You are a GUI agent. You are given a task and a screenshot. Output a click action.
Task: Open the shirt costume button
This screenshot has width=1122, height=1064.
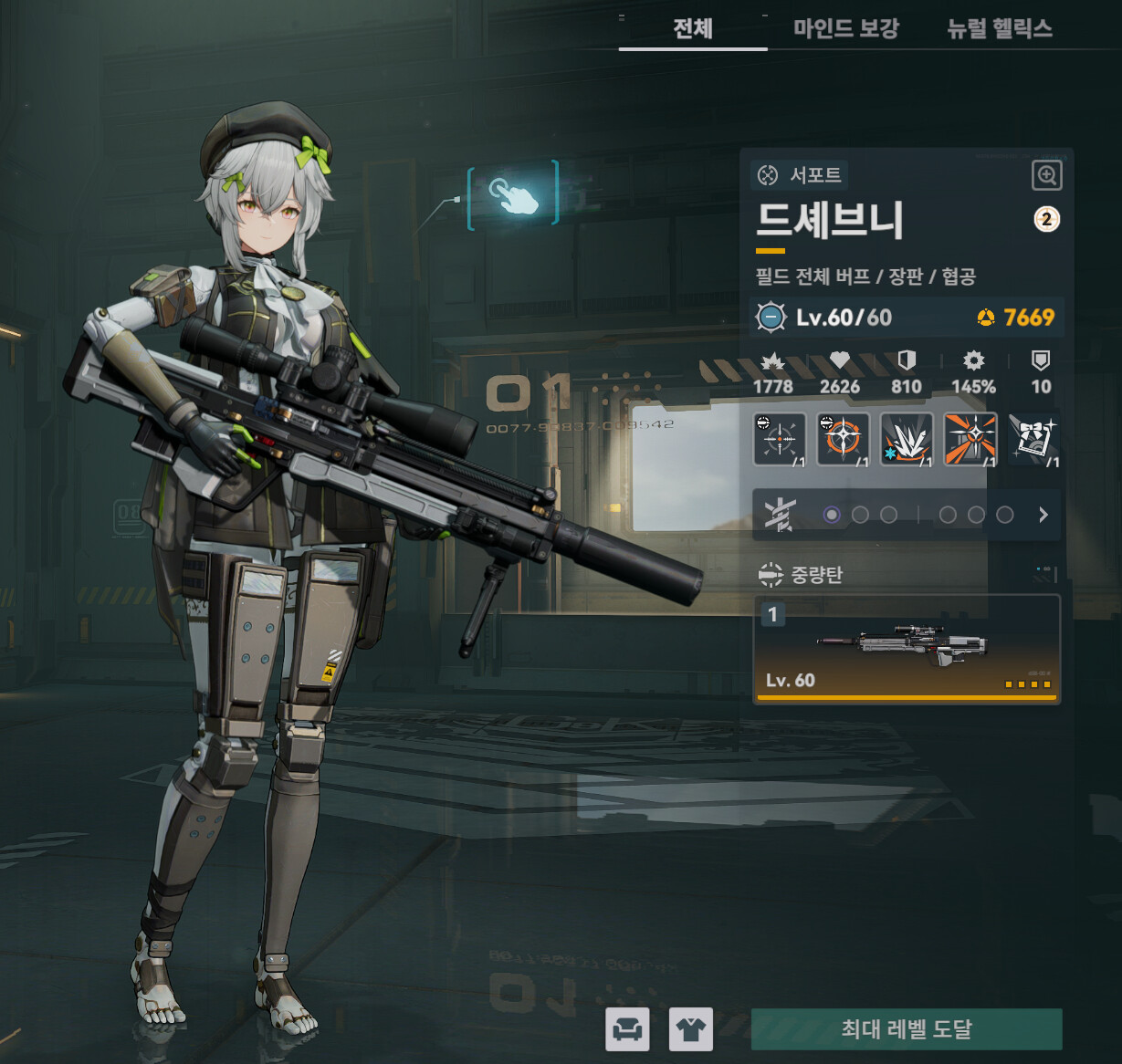[690, 1029]
